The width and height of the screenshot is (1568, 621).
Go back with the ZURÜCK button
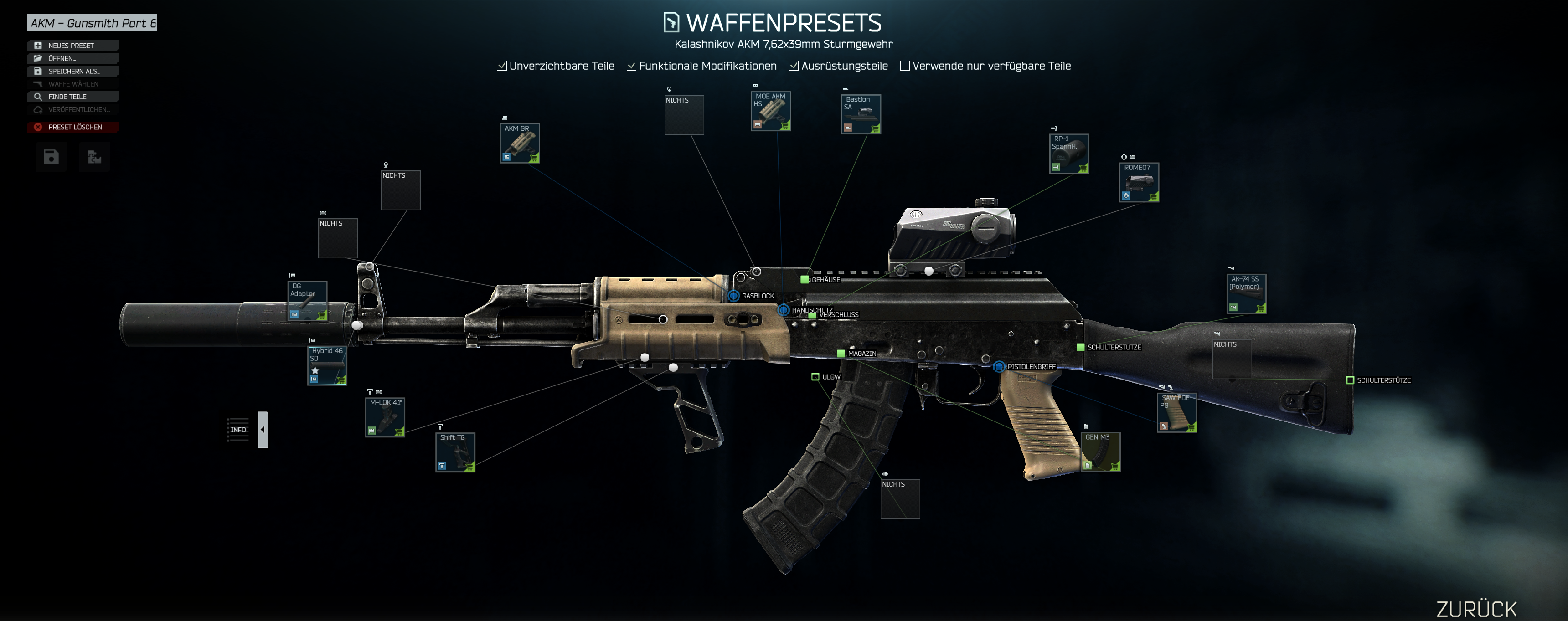coord(1476,608)
